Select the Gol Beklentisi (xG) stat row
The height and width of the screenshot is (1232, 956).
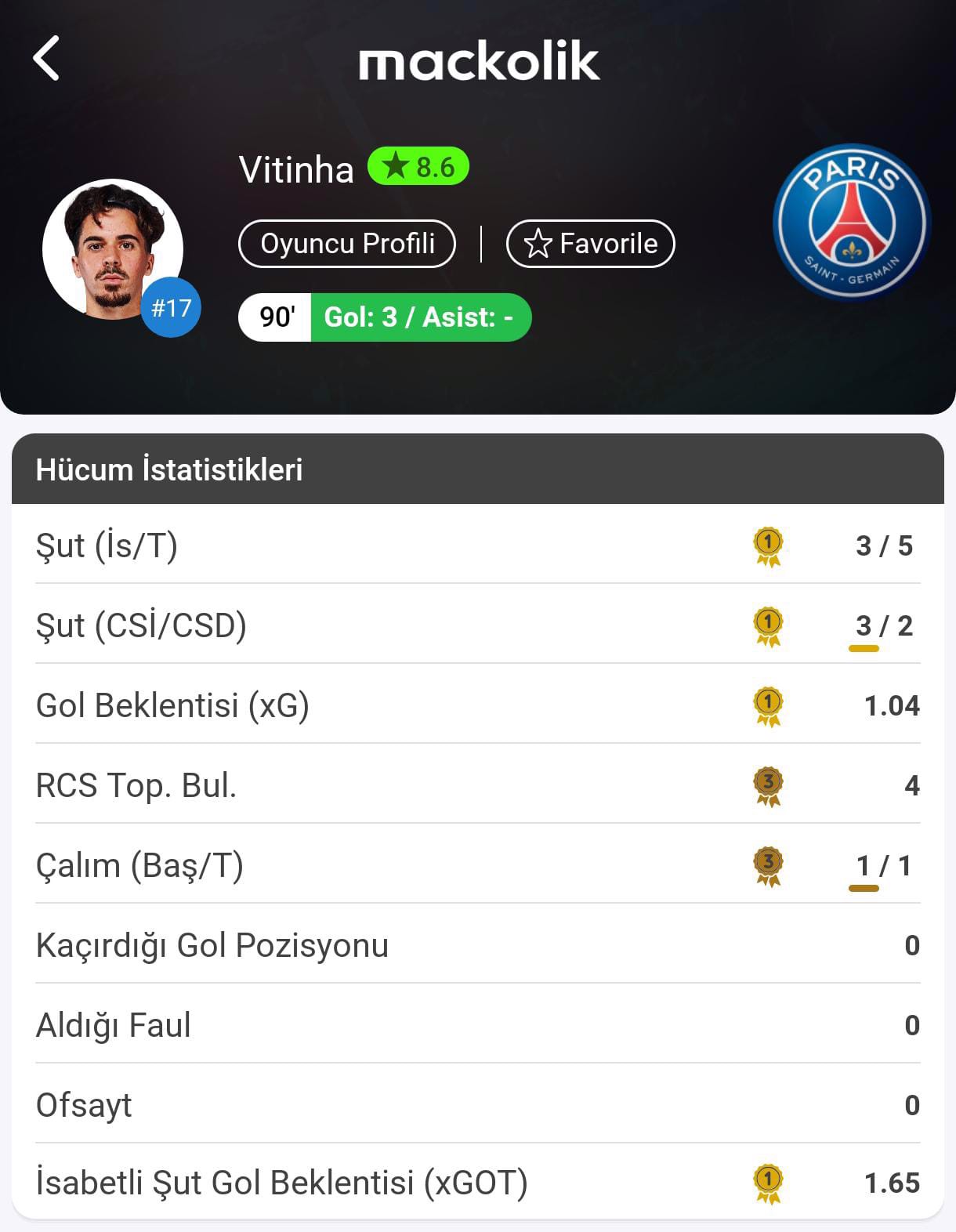477,705
